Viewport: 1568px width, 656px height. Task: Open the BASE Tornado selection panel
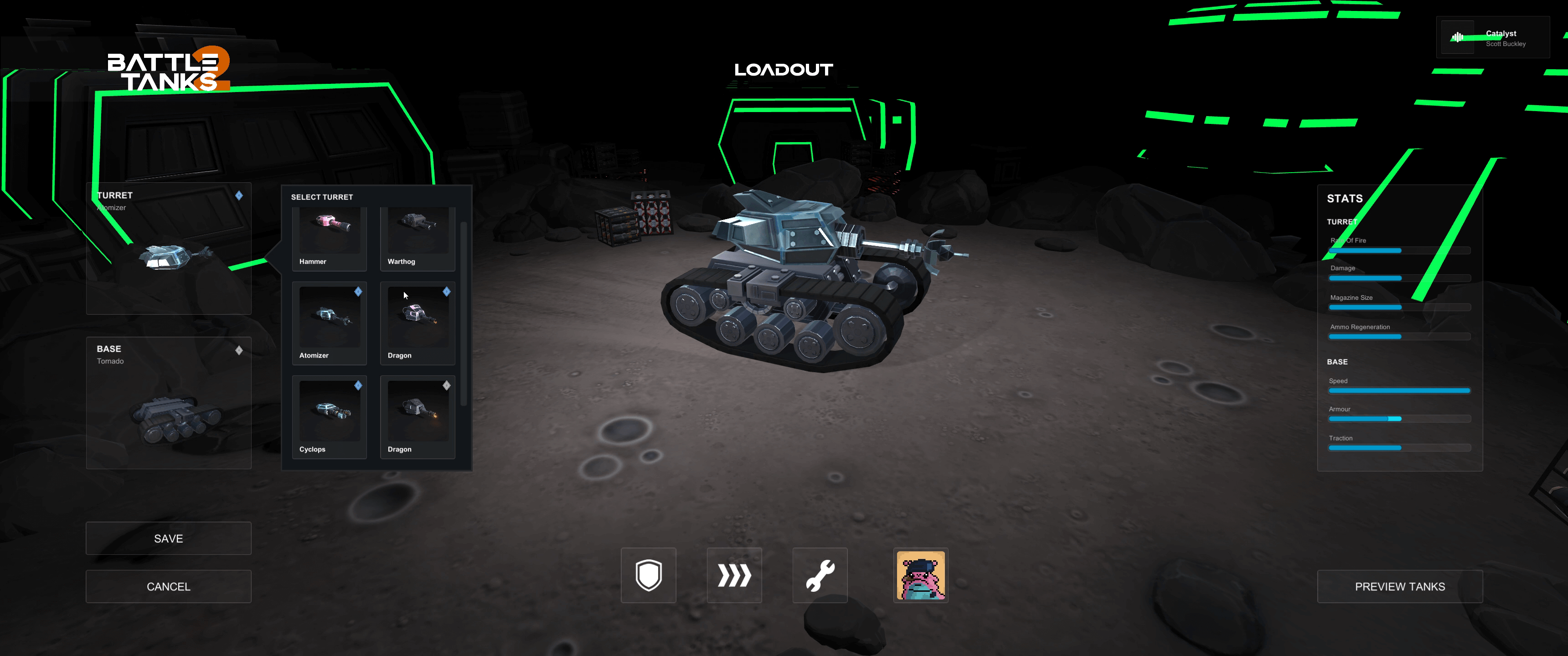point(169,402)
